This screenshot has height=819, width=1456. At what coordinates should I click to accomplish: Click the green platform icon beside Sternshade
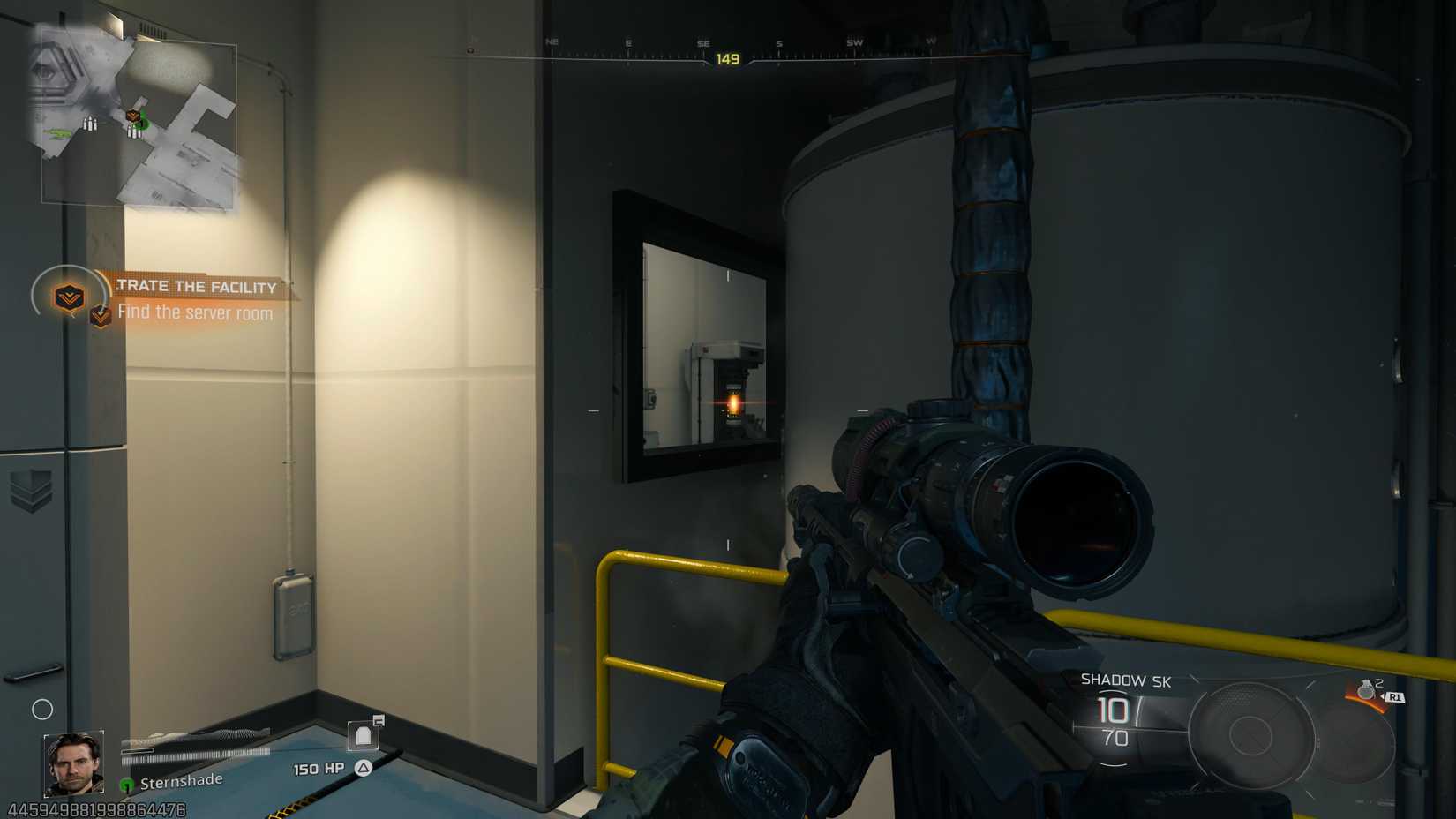[x=126, y=782]
